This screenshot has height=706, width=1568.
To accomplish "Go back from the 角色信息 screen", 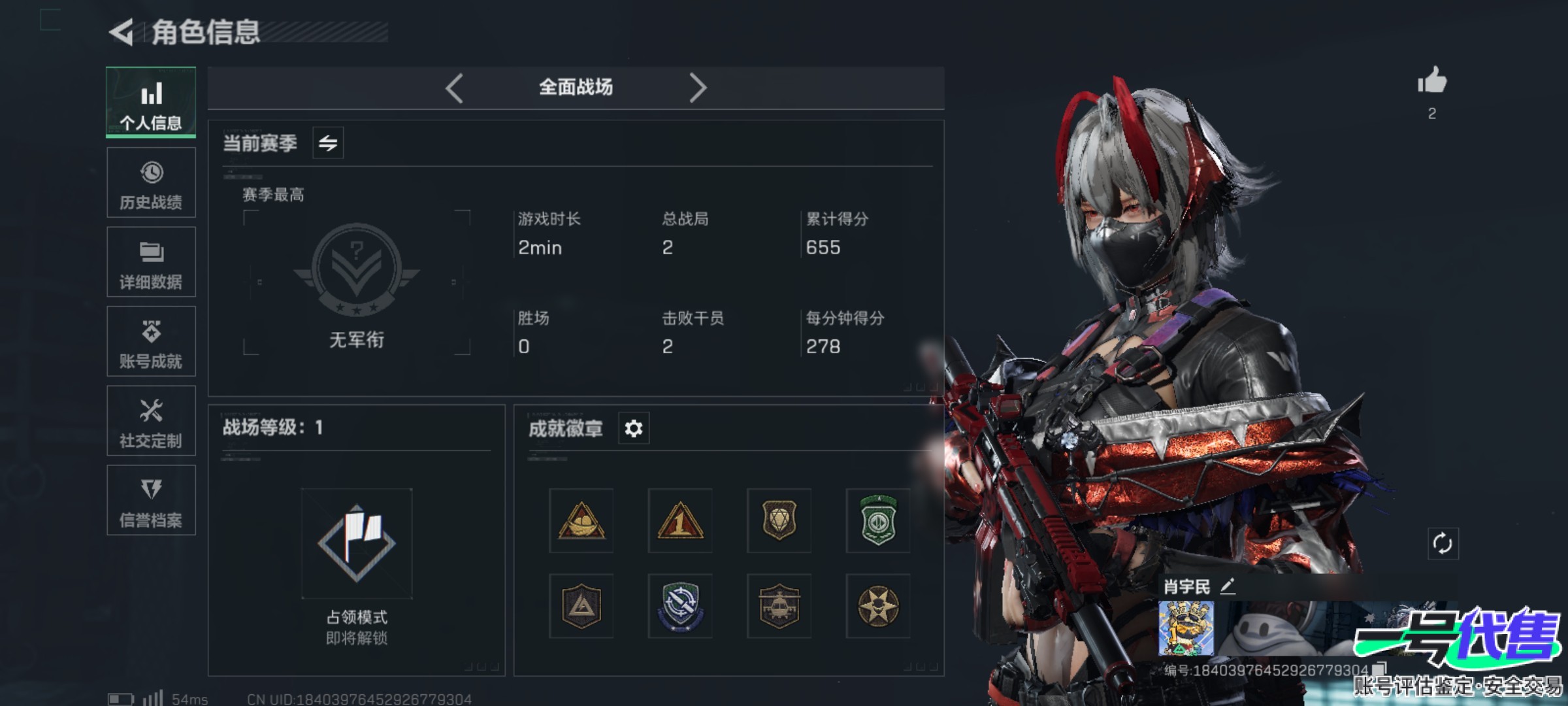I will [x=122, y=32].
